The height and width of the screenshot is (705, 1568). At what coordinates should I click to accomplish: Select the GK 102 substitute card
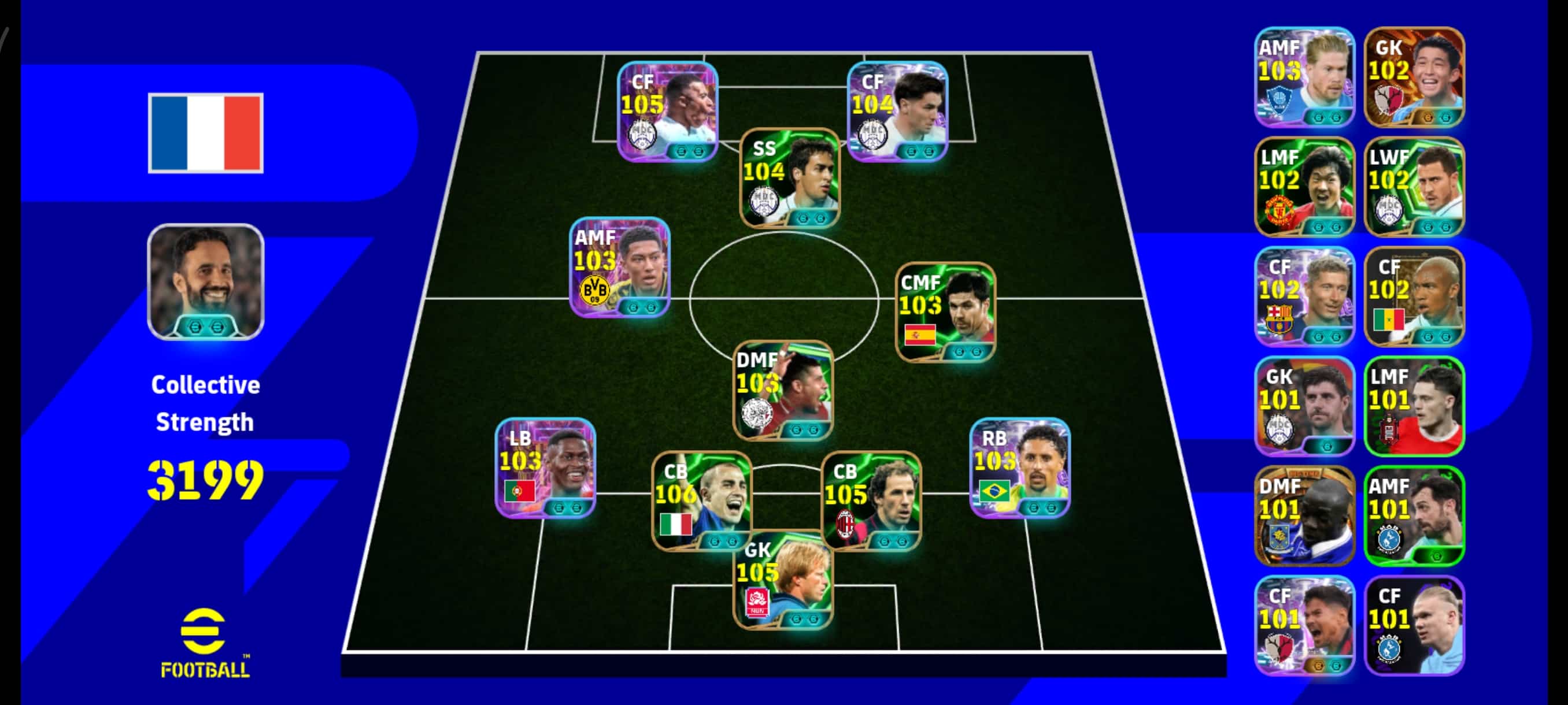coord(1414,77)
